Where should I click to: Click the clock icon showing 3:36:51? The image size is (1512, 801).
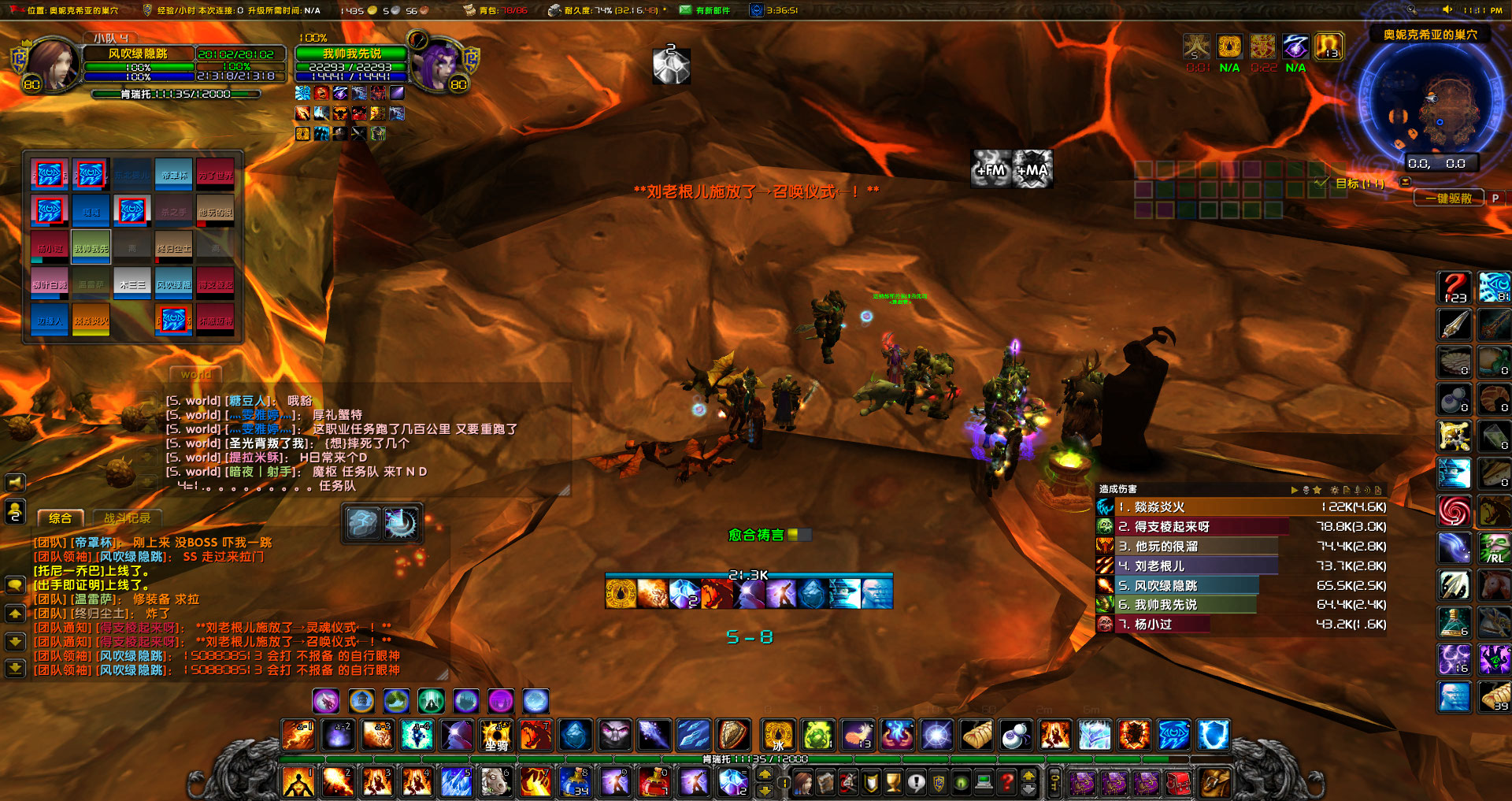click(758, 10)
